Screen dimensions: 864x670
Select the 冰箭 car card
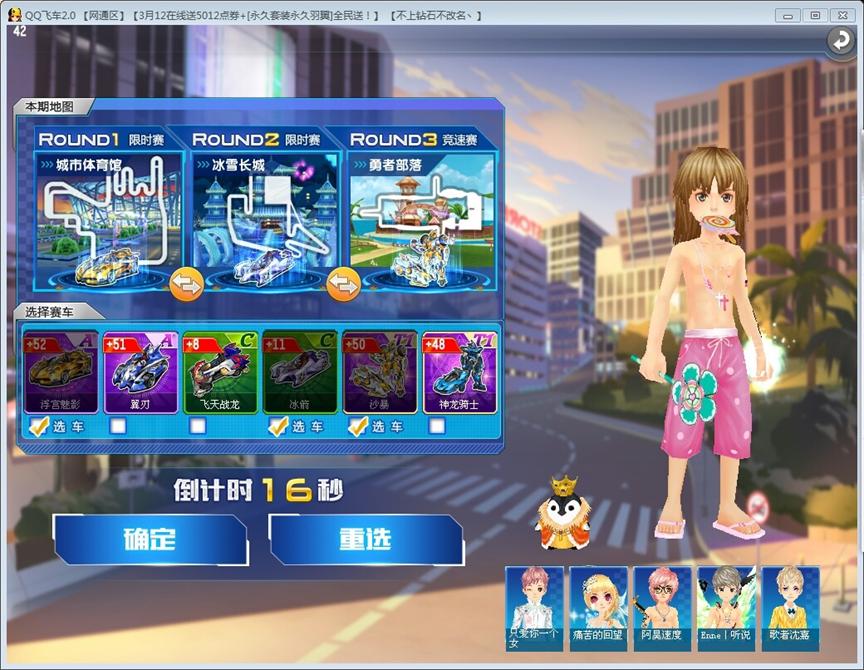[x=300, y=372]
